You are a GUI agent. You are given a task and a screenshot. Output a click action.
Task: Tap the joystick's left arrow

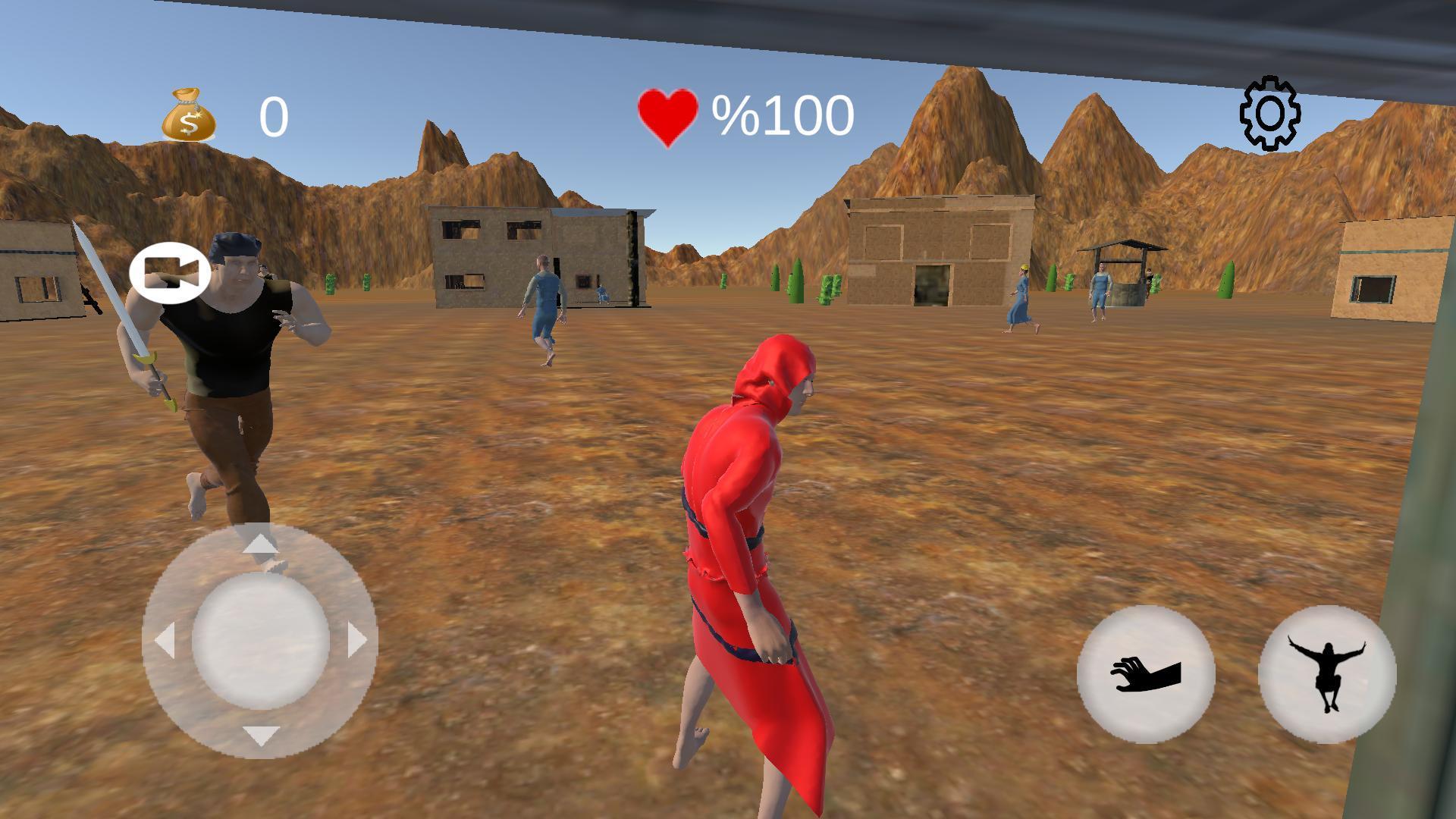click(x=165, y=640)
